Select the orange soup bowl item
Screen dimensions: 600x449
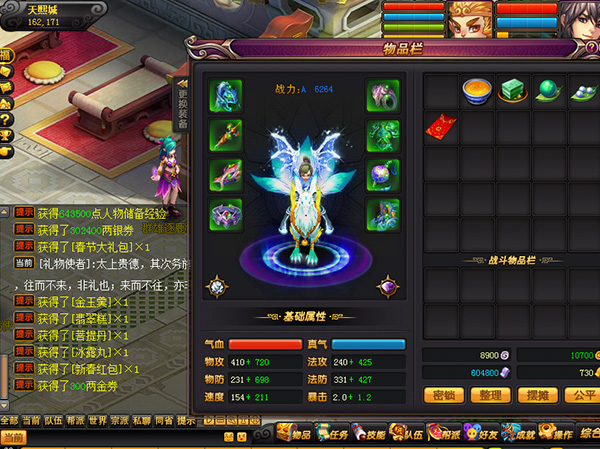click(475, 91)
